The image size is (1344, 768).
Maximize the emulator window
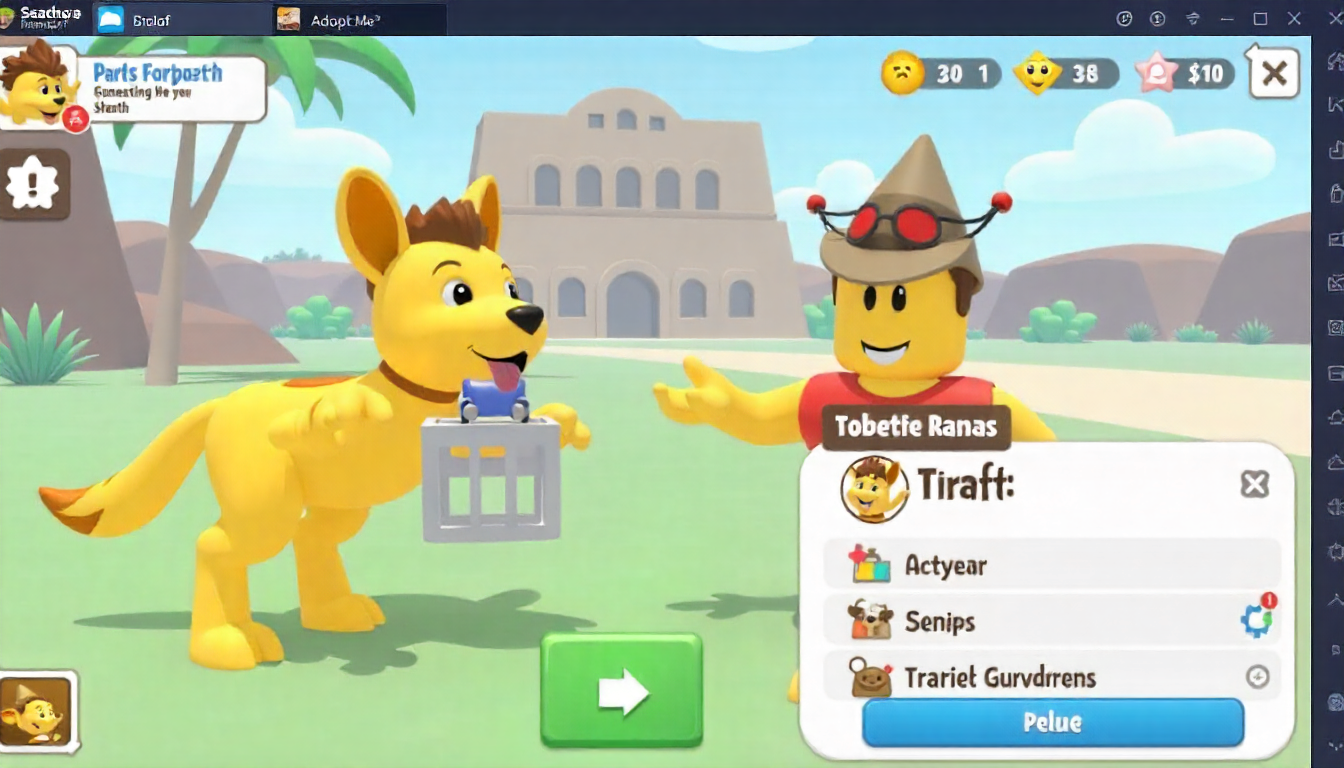[x=1260, y=19]
